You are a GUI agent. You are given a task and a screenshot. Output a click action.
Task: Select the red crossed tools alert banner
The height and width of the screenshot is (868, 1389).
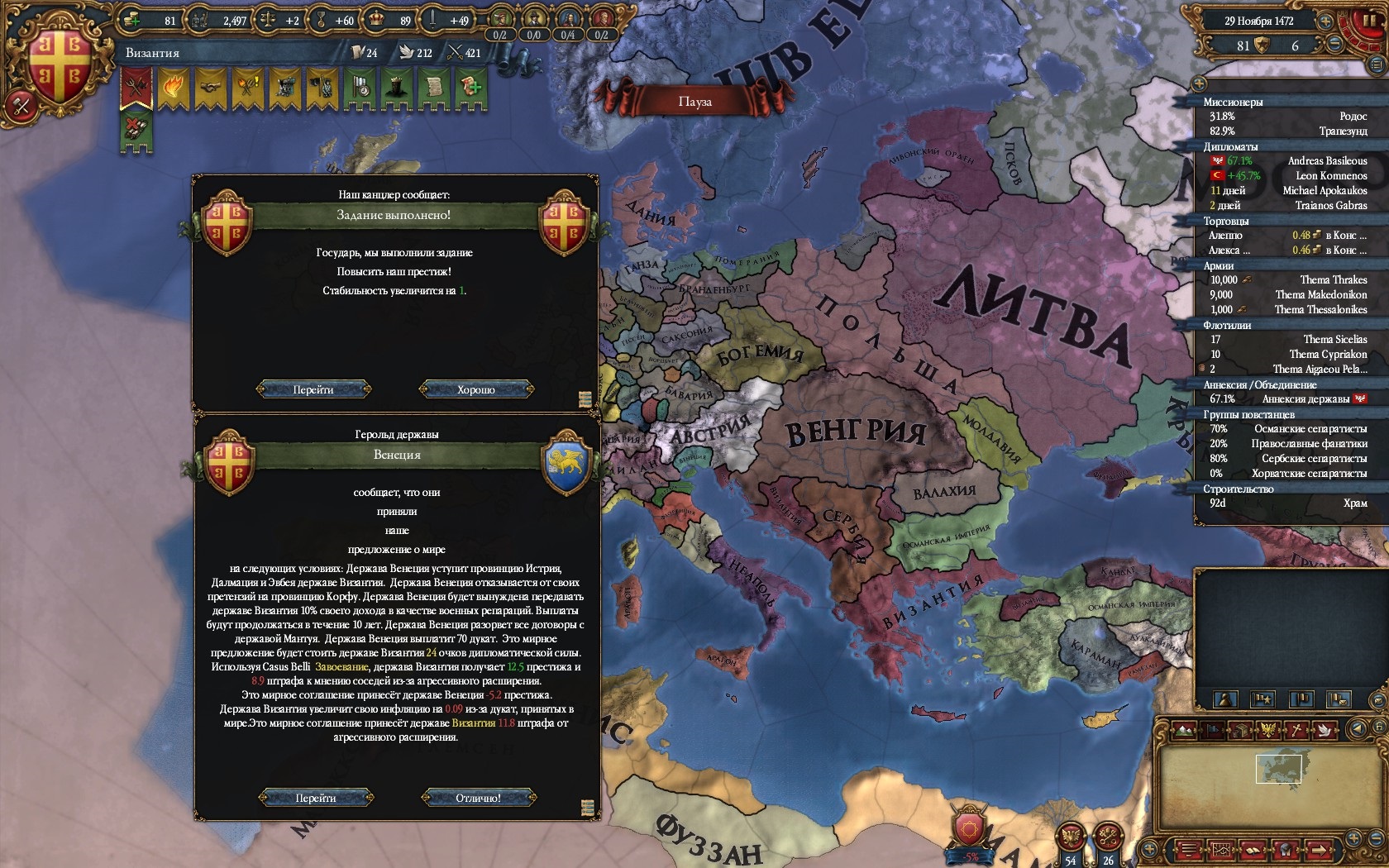(136, 87)
